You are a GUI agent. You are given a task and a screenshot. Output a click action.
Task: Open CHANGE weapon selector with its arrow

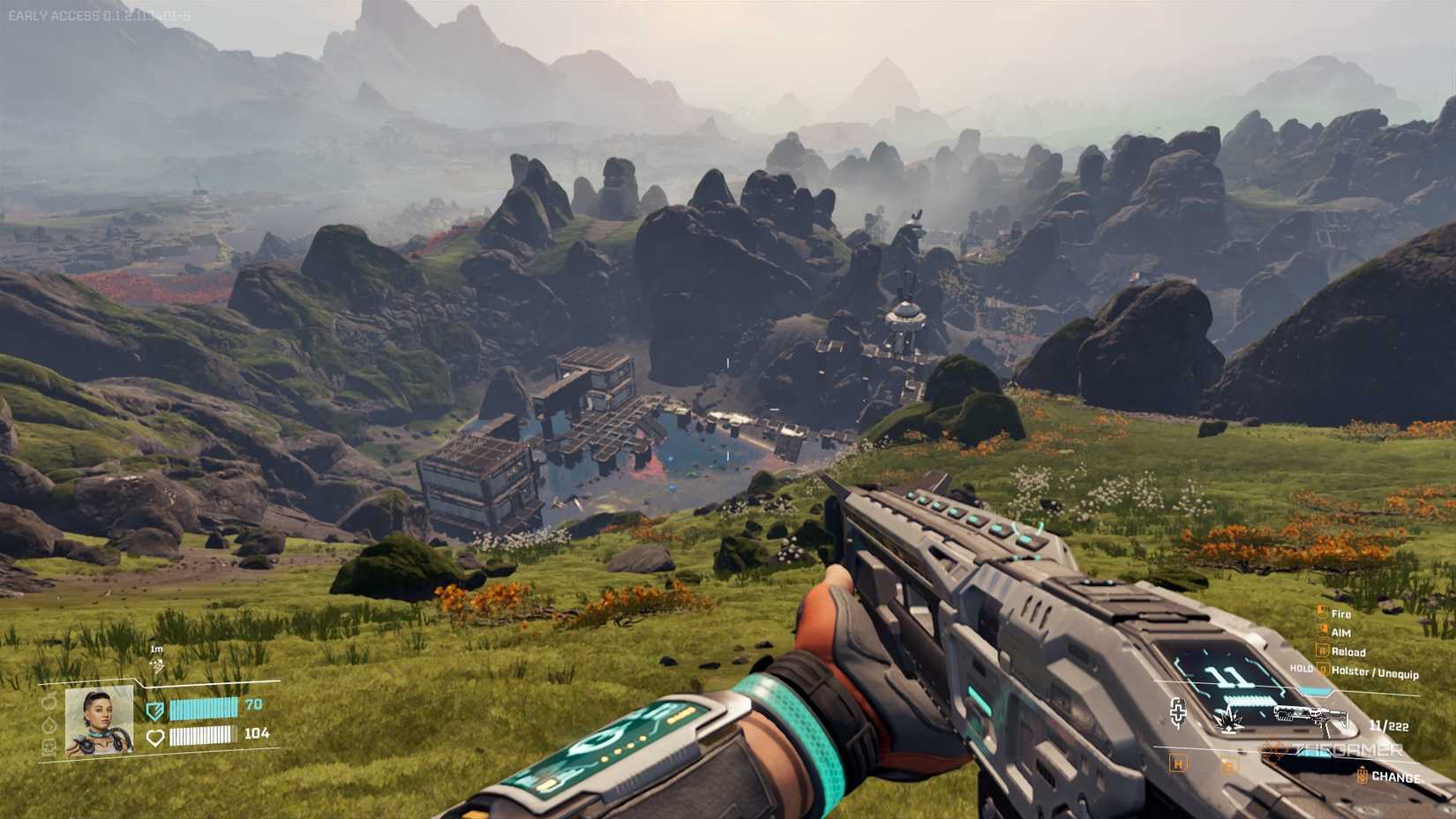click(x=1362, y=775)
